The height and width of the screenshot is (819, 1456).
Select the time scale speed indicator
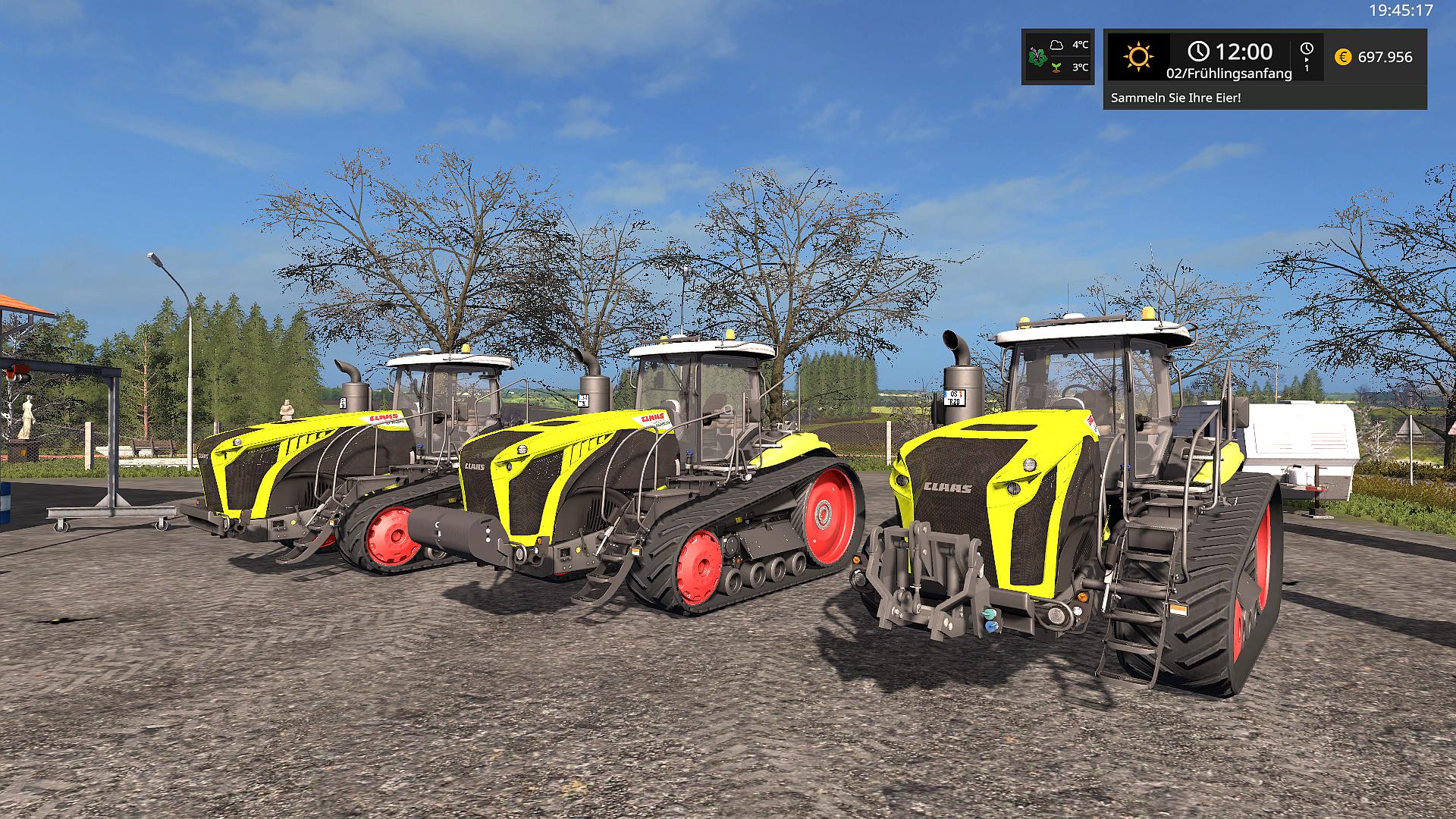point(1307,57)
